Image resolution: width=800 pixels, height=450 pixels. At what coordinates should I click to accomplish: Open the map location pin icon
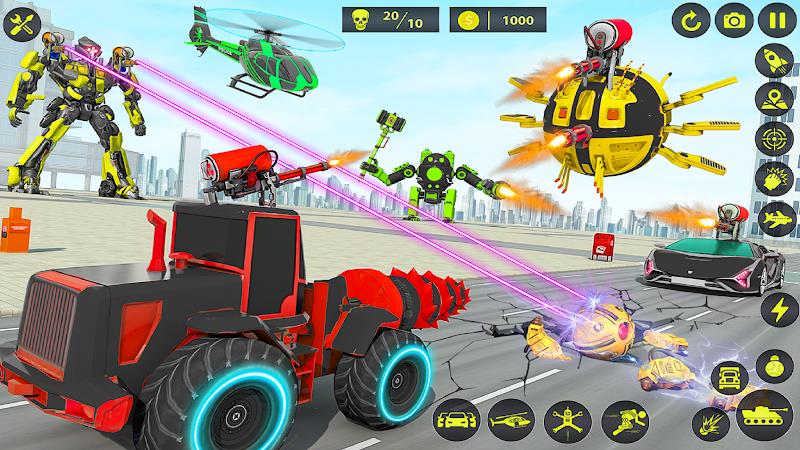pos(776,100)
